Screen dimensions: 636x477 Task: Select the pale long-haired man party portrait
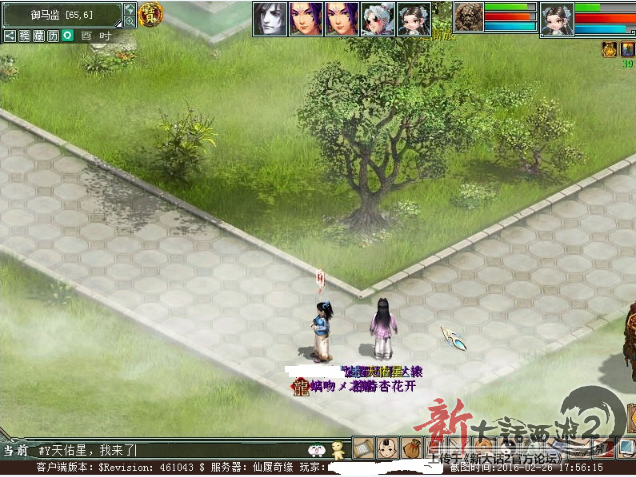[269, 18]
